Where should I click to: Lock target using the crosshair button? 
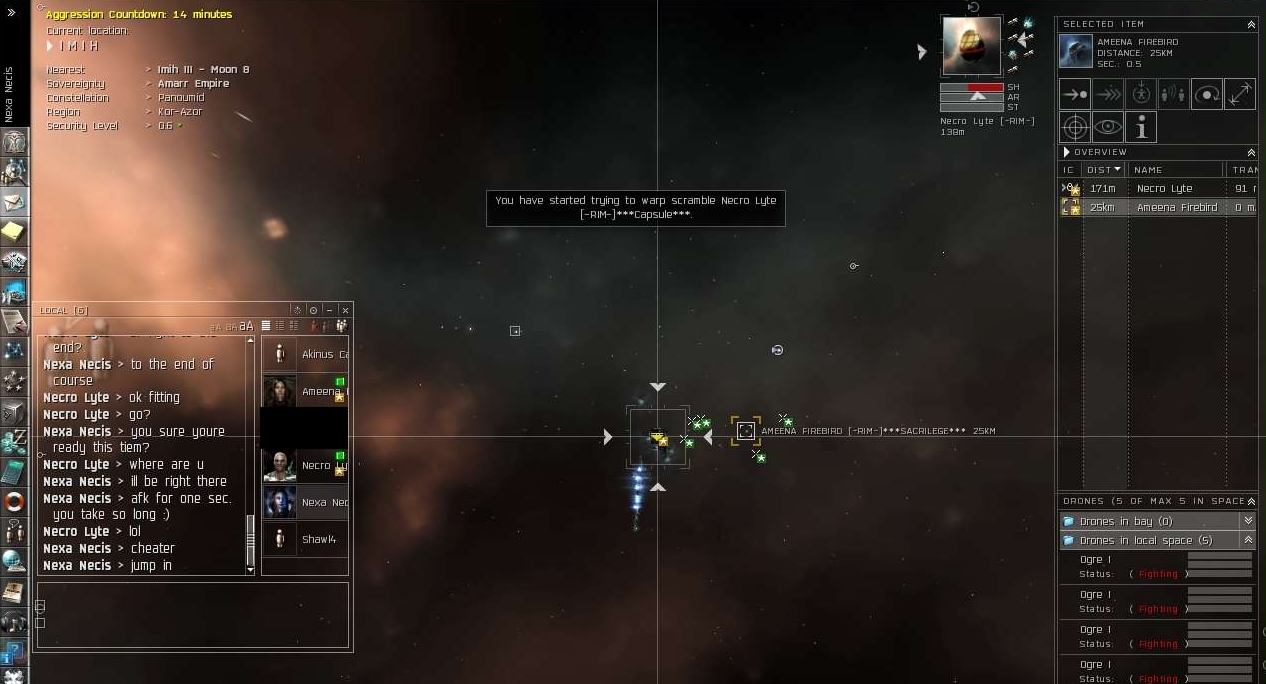coord(1075,127)
